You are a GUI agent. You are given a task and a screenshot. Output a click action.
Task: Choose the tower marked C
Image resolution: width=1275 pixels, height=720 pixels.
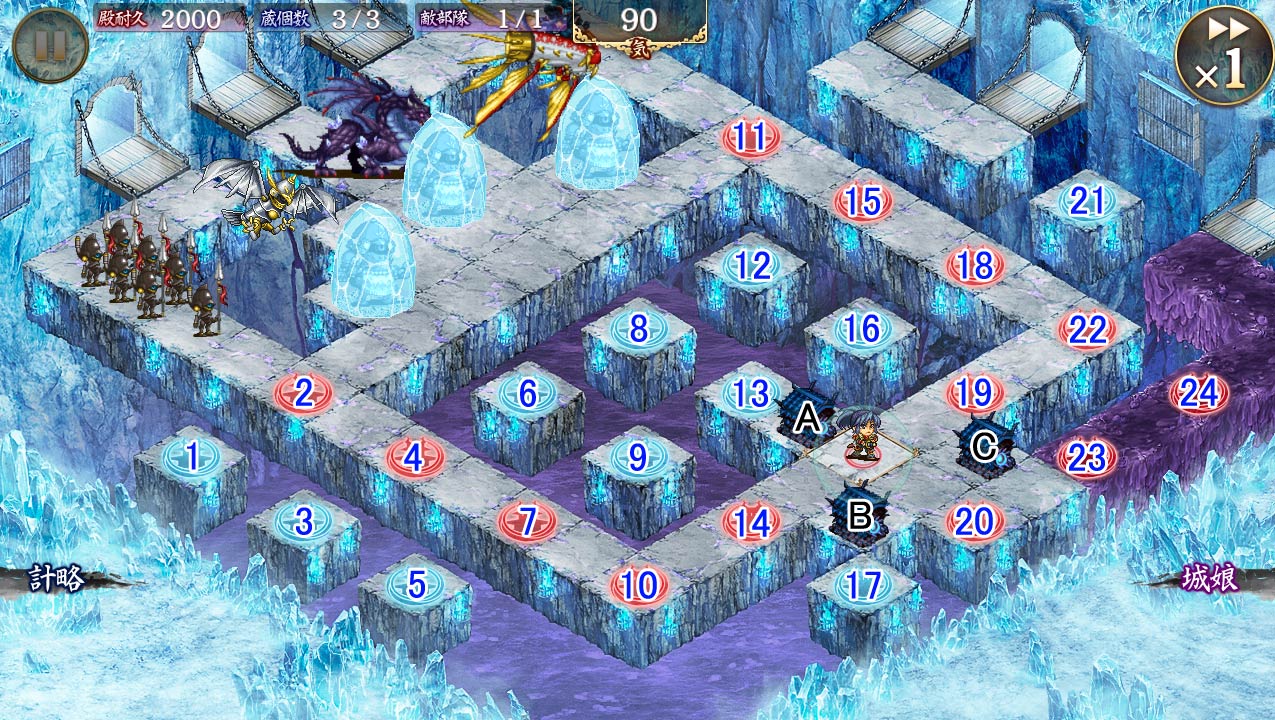pos(985,446)
